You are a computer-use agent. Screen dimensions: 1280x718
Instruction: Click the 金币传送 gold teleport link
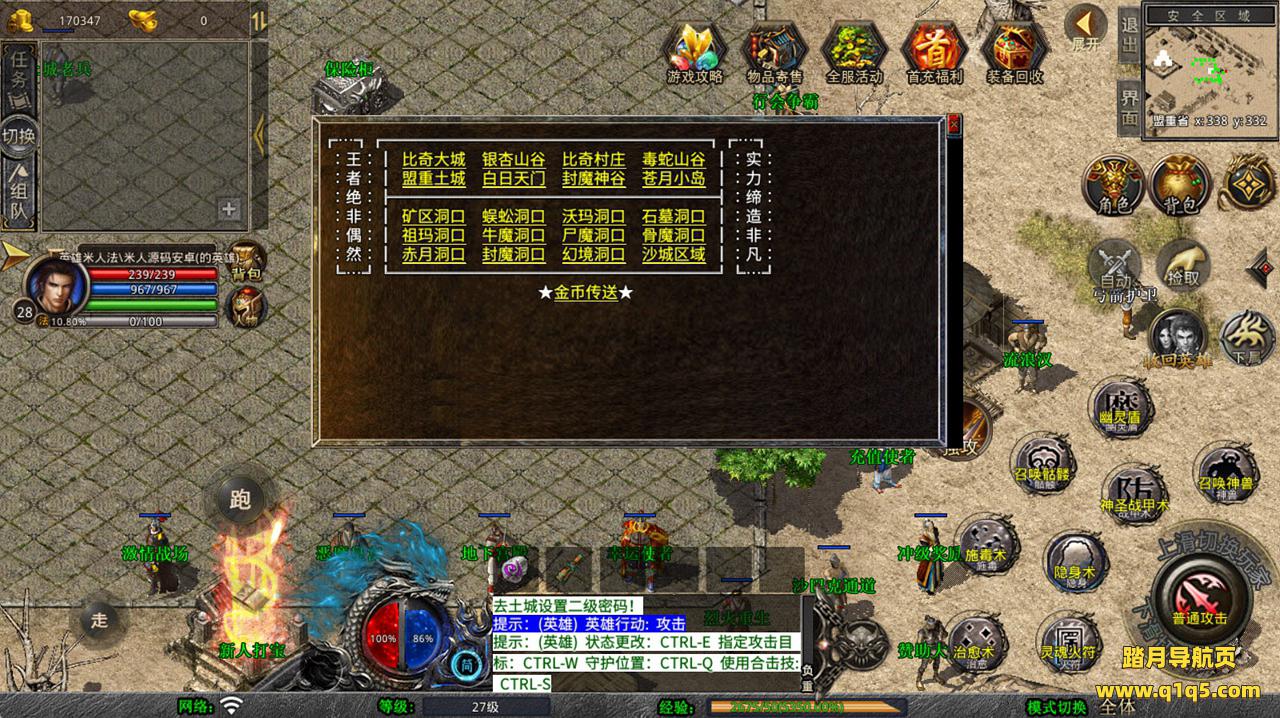(x=585, y=293)
